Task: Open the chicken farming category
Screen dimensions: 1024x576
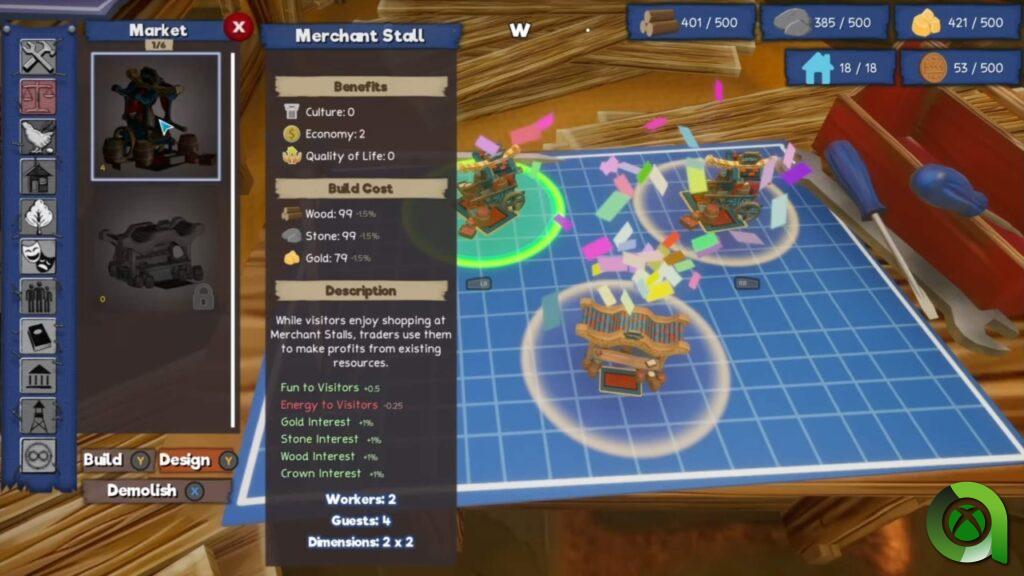Action: pyautogui.click(x=38, y=136)
